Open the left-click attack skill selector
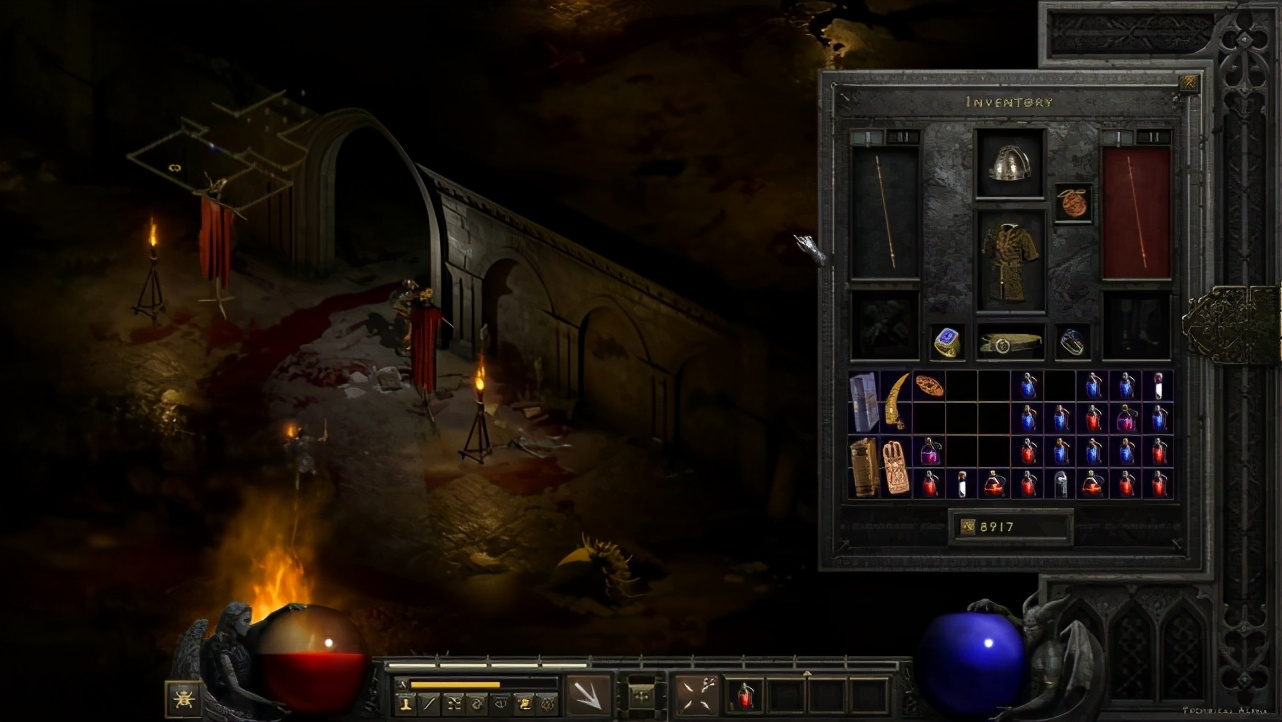 [x=589, y=695]
